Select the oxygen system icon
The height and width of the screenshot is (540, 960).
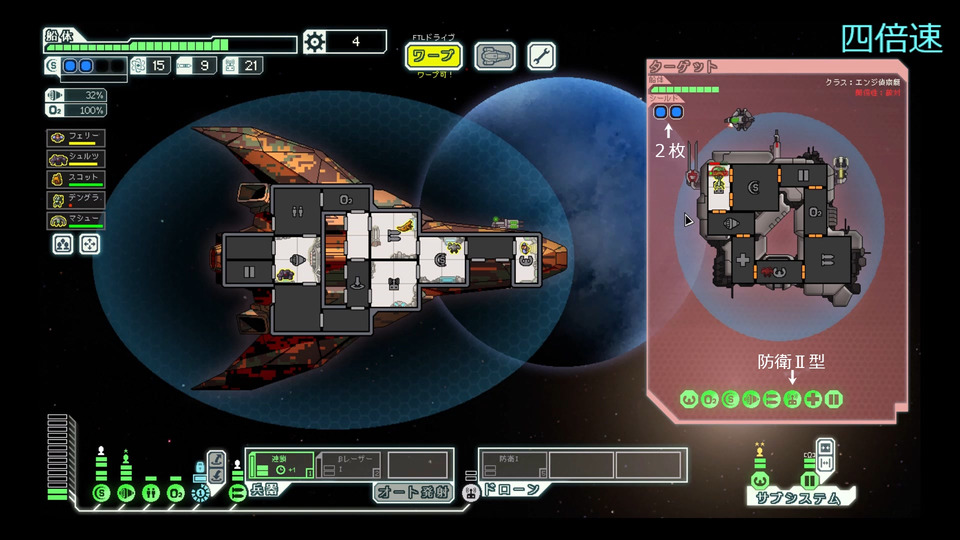(175, 493)
